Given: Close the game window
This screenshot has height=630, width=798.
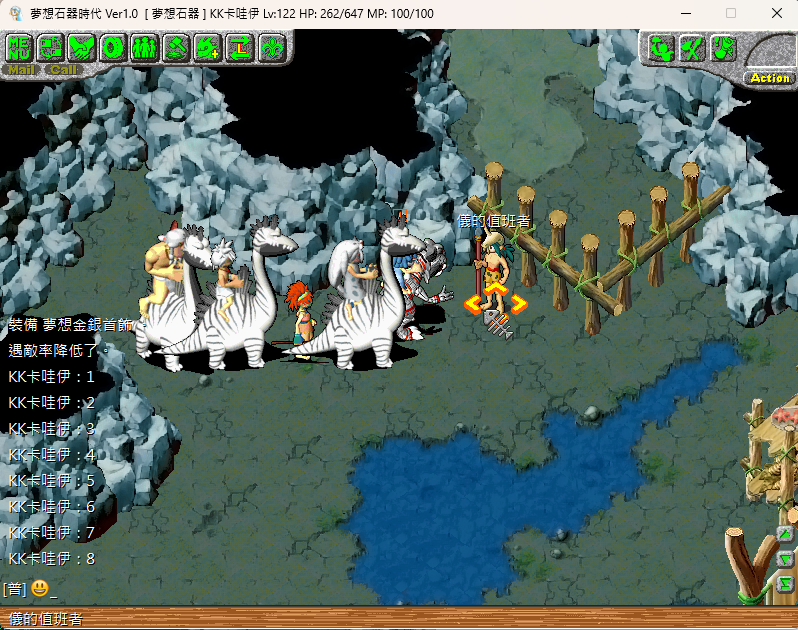Looking at the screenshot, I should (776, 13).
